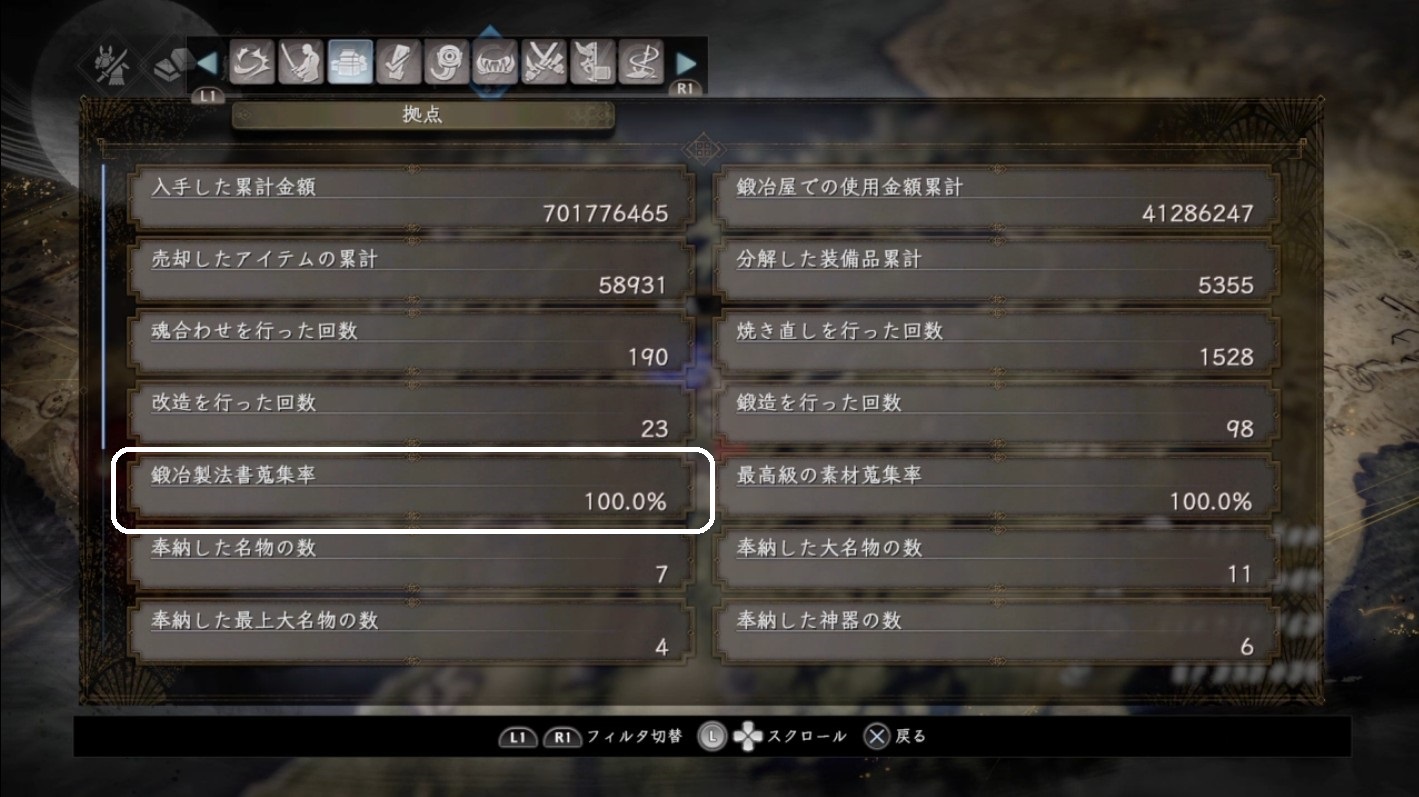This screenshot has height=797, width=1419.
Task: Select the 入手した累計金額 stat row
Action: 412,200
